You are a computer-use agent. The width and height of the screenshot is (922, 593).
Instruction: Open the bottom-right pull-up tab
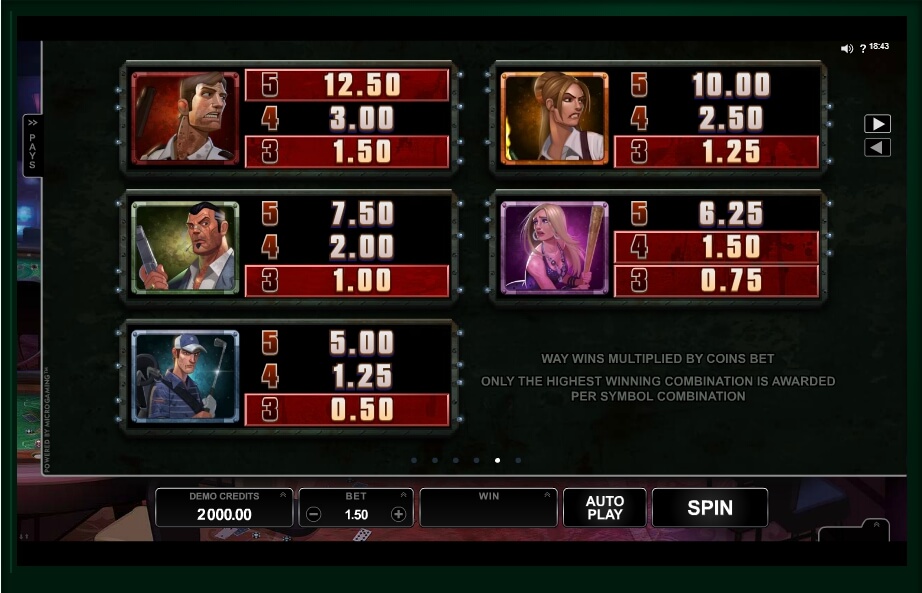tap(876, 526)
